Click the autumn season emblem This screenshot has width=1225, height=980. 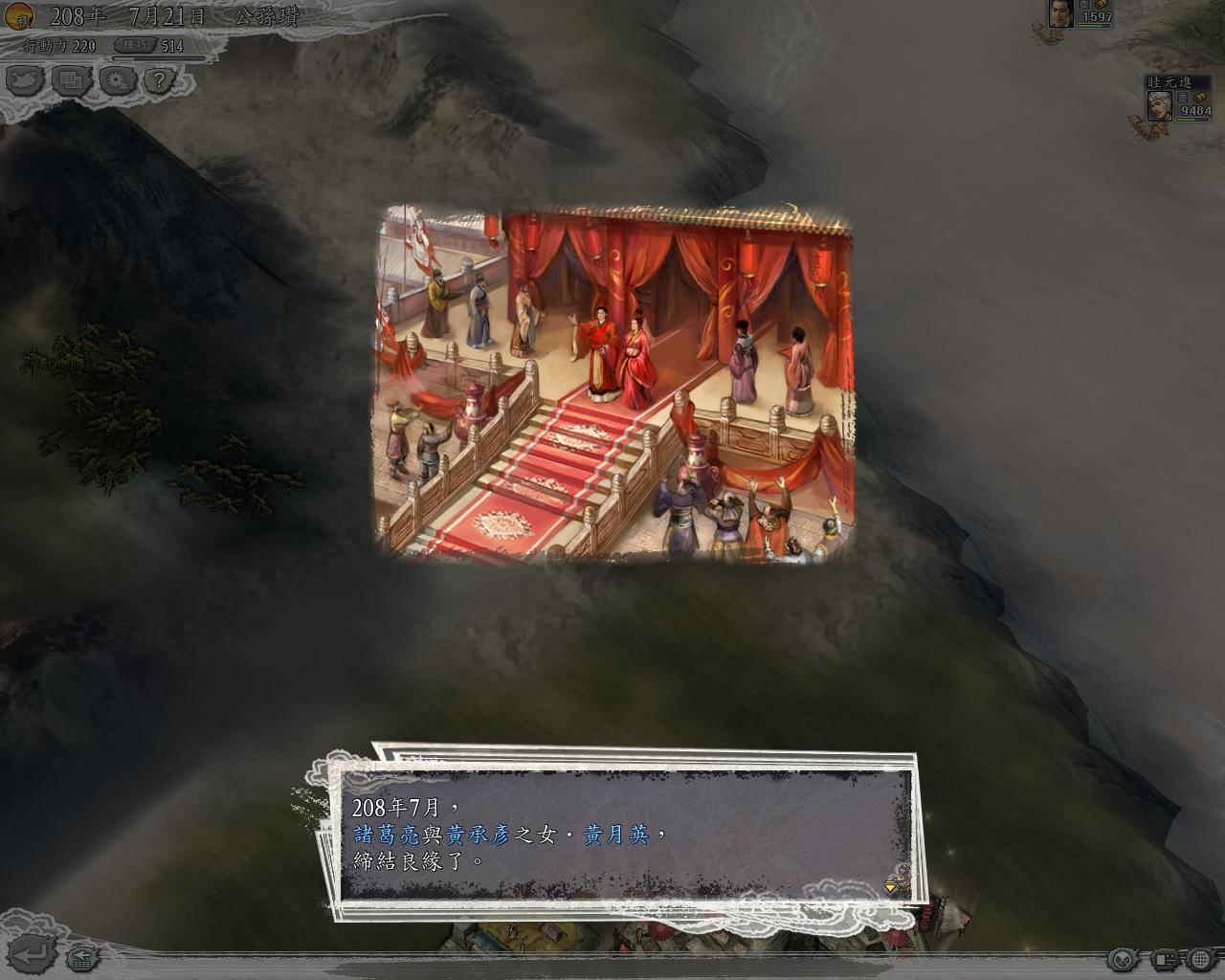(17, 16)
